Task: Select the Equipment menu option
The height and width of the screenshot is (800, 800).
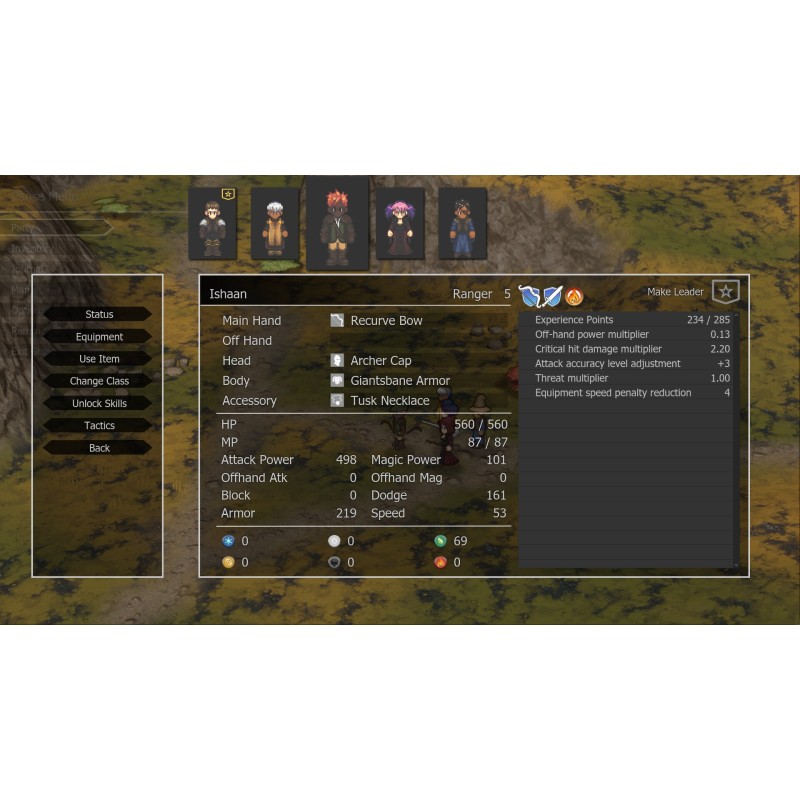Action: pyautogui.click(x=98, y=337)
